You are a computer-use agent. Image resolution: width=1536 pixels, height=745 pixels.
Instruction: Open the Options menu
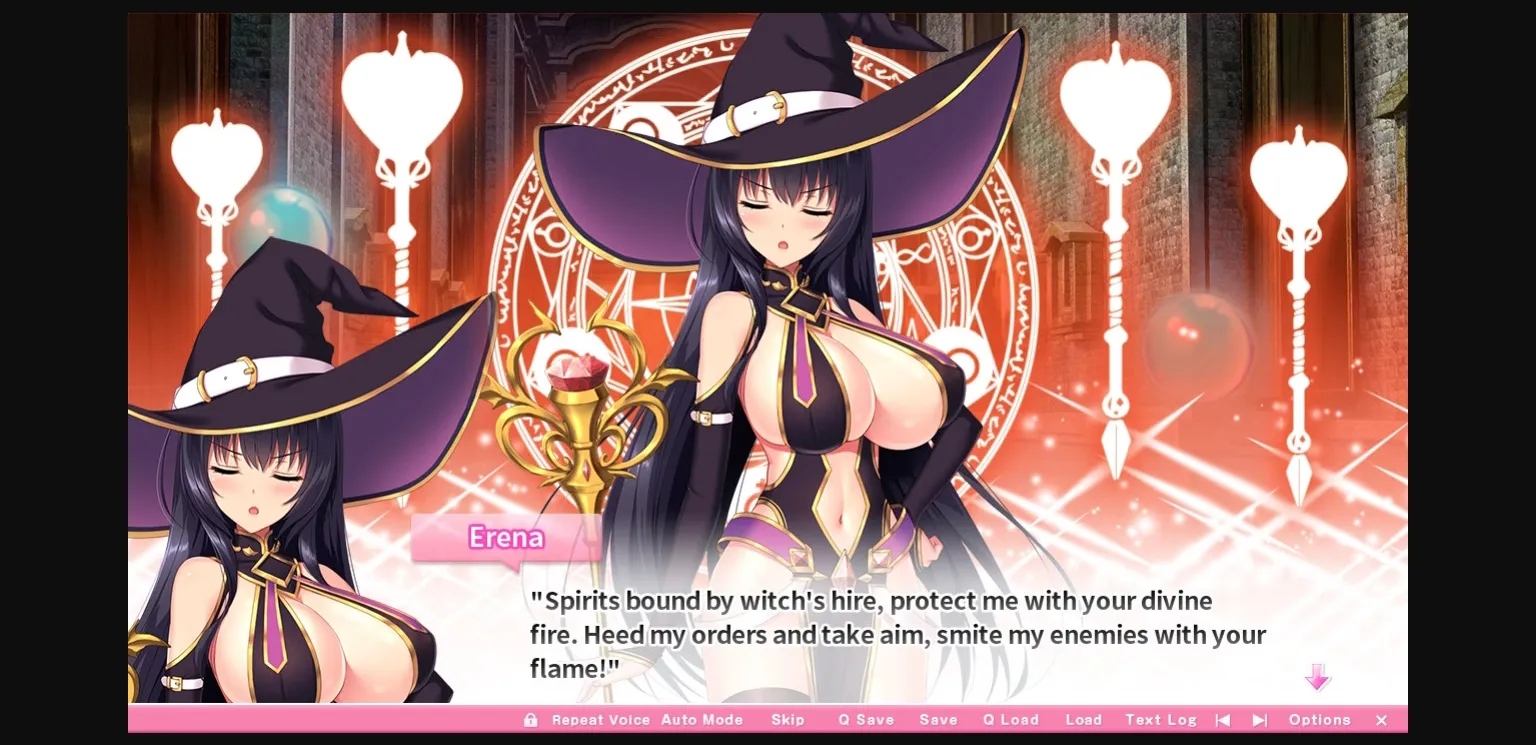pos(1319,719)
